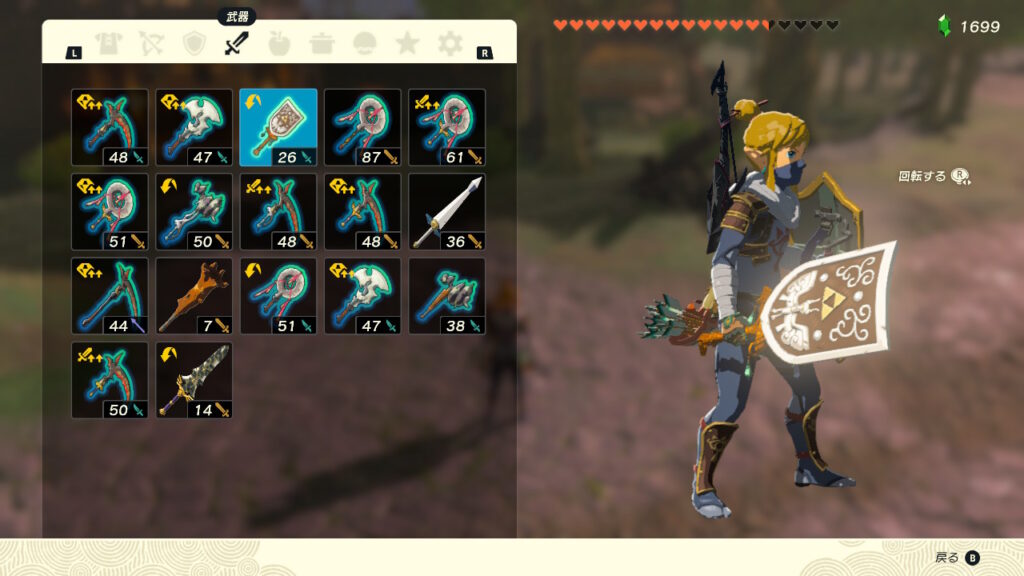Image resolution: width=1024 pixels, height=576 pixels.
Task: Switch to the shields tab
Action: (x=193, y=44)
